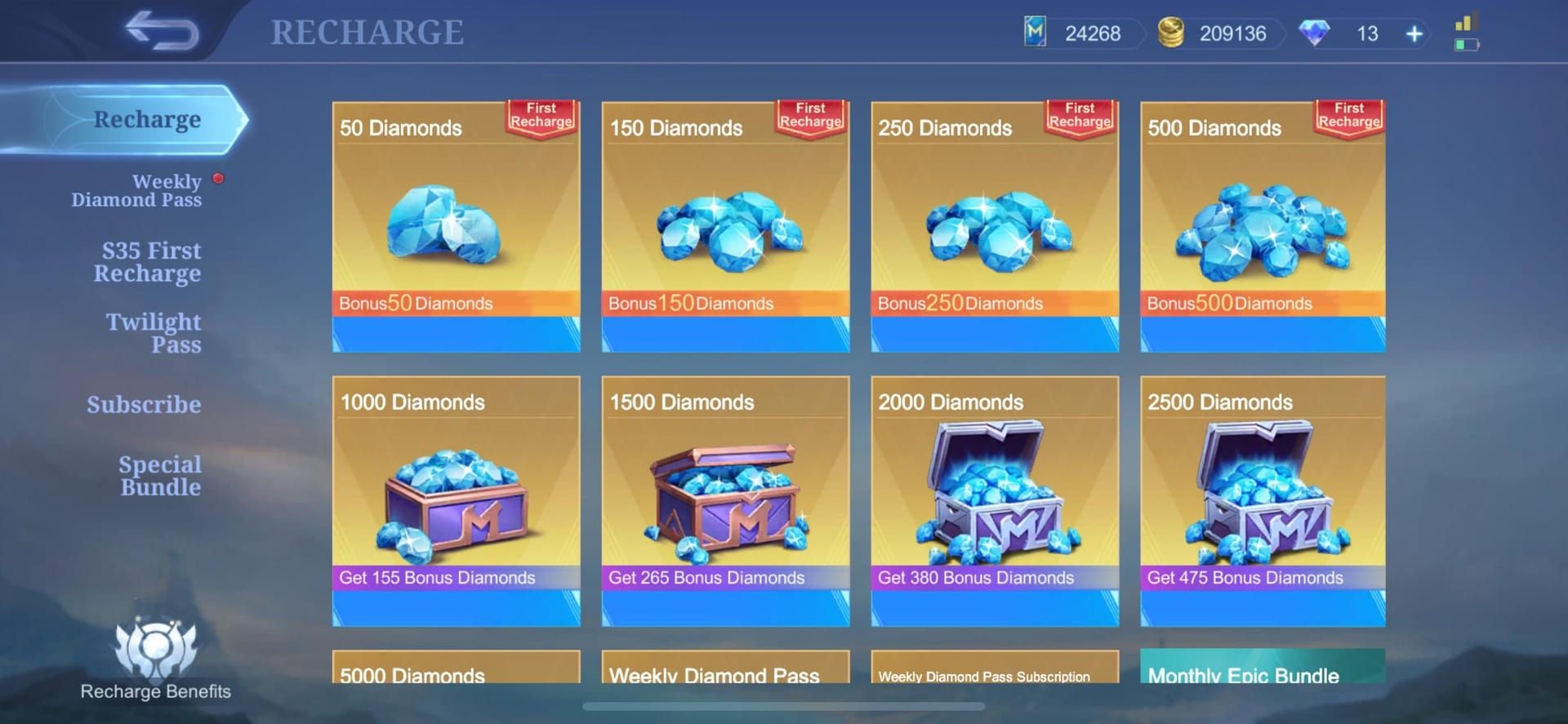The height and width of the screenshot is (724, 1568).
Task: Select the Special Bundle tab
Action: [x=160, y=475]
